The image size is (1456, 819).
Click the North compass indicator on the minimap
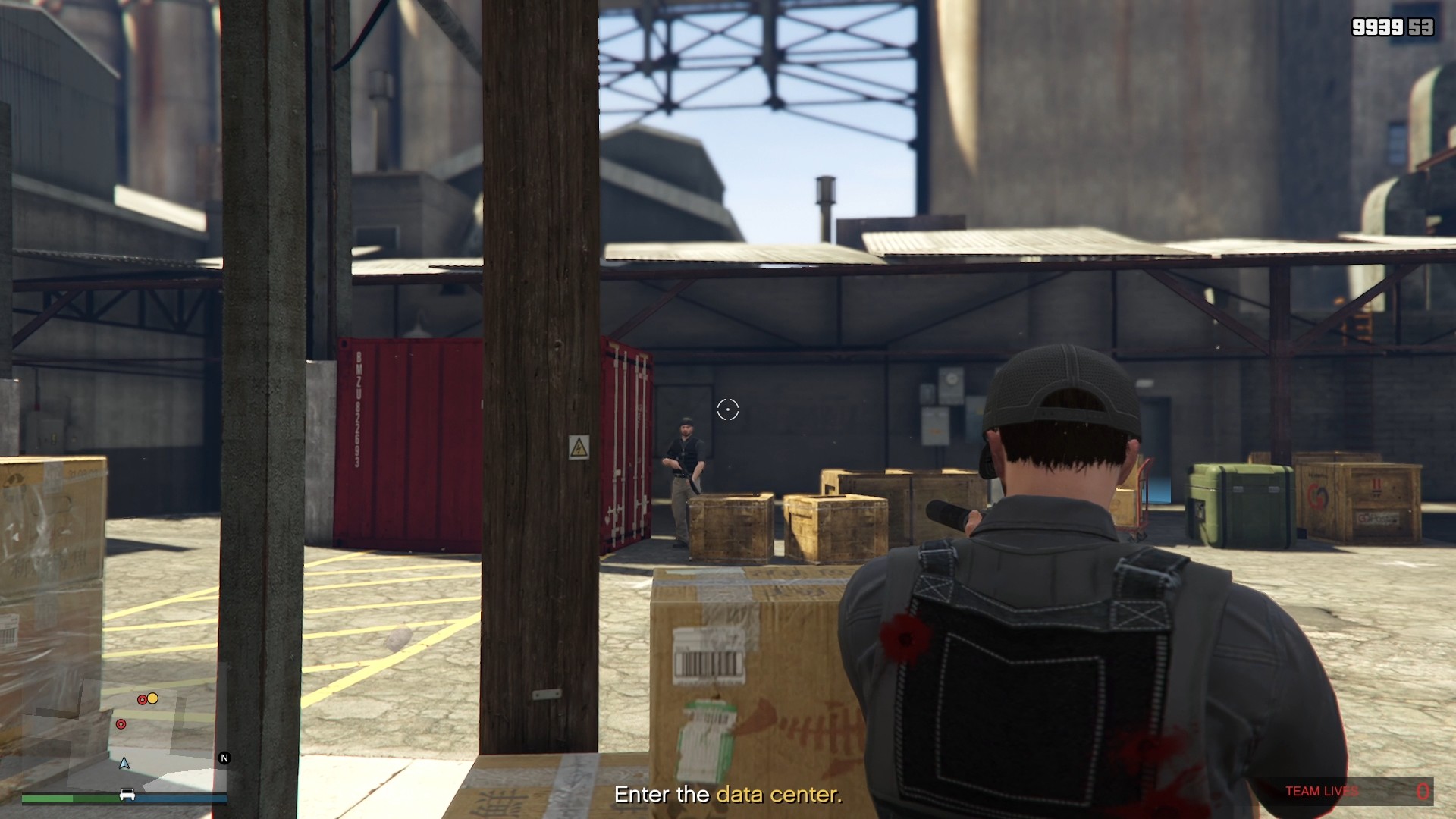coord(225,758)
